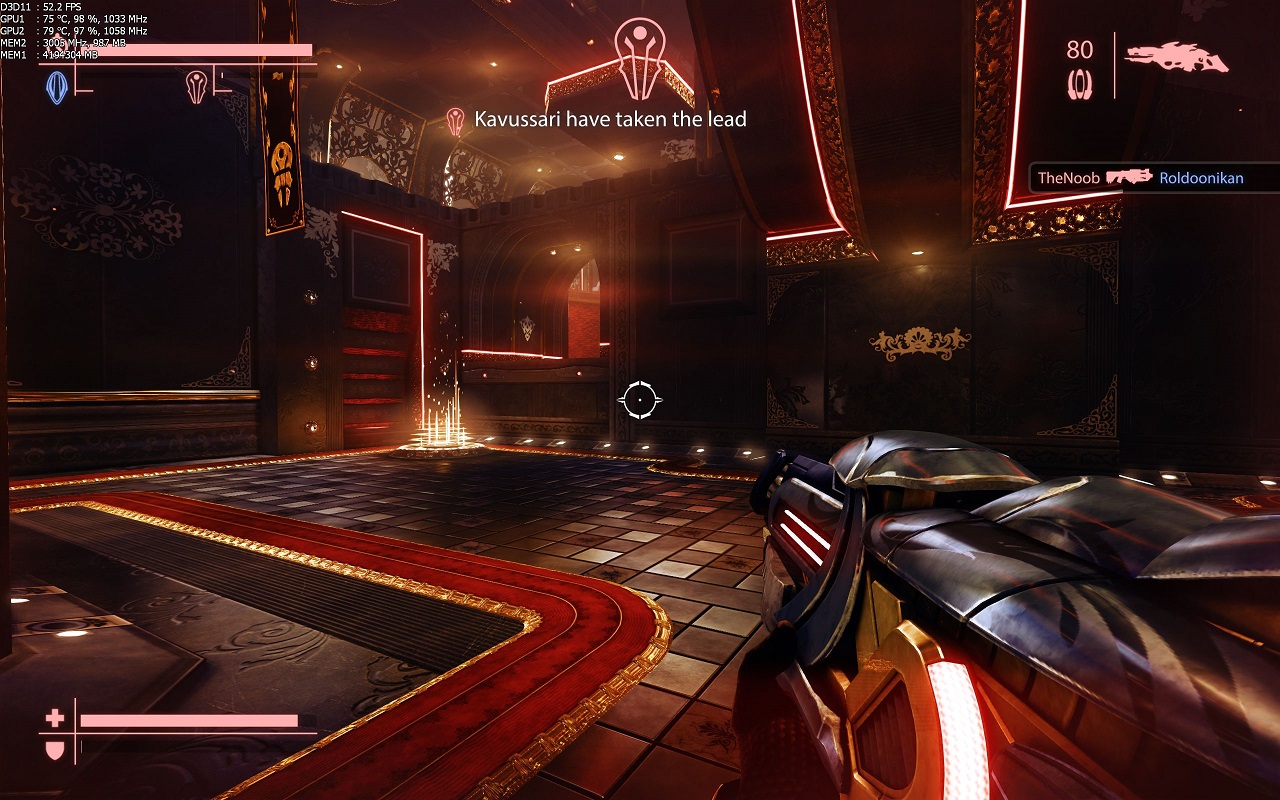This screenshot has width=1280, height=800.
Task: Click the health cross icon
Action: 55,718
